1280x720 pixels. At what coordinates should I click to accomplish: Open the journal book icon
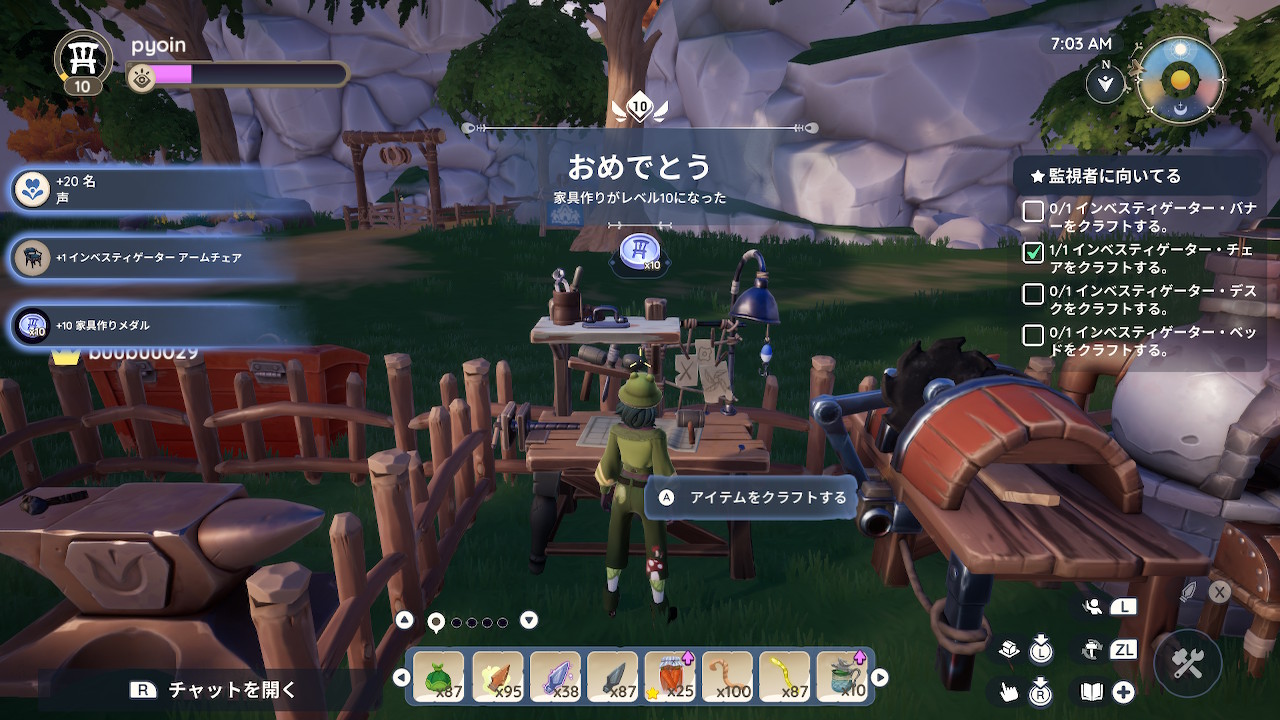tap(1091, 691)
